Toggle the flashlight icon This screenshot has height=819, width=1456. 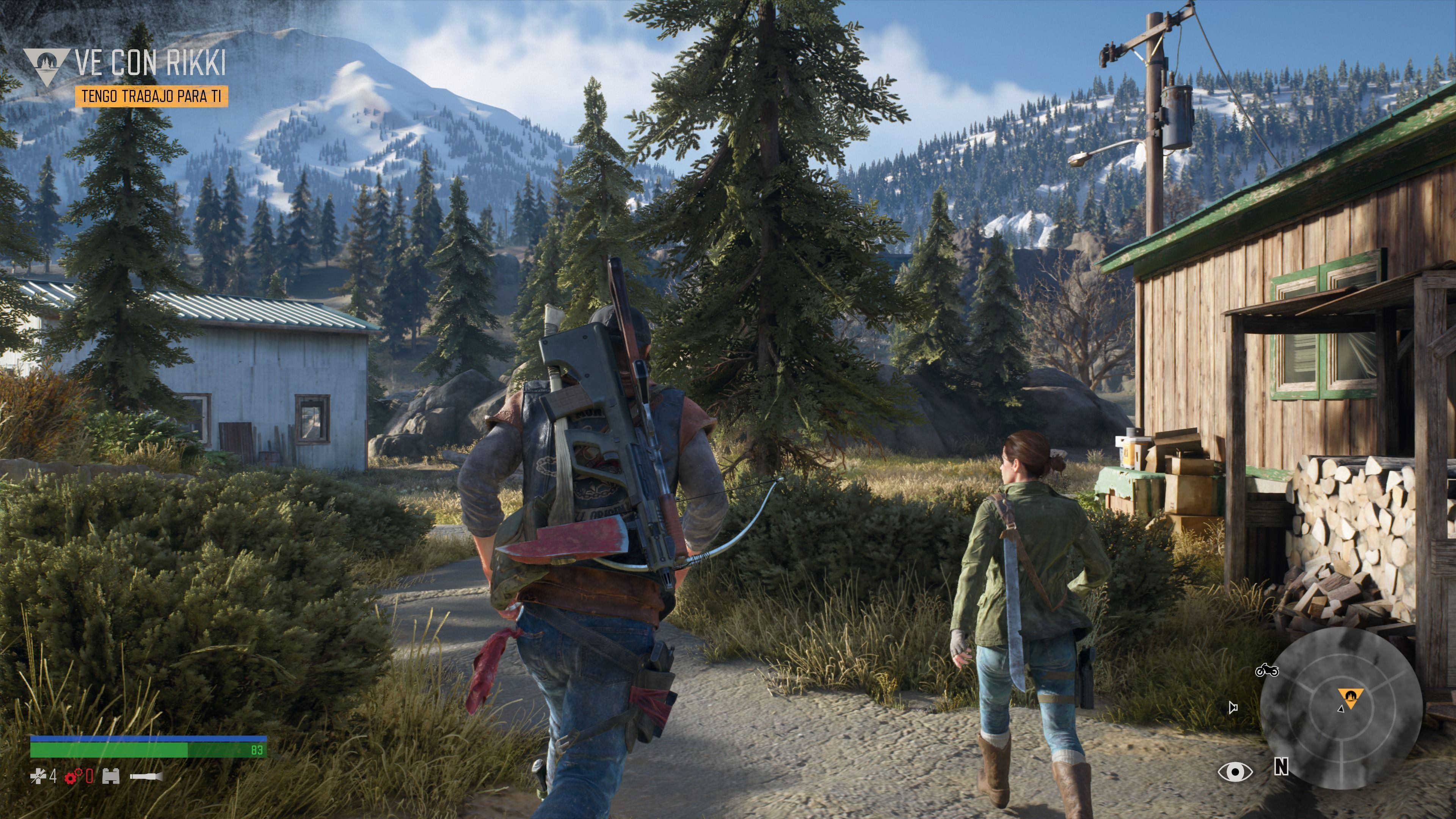pos(146,777)
